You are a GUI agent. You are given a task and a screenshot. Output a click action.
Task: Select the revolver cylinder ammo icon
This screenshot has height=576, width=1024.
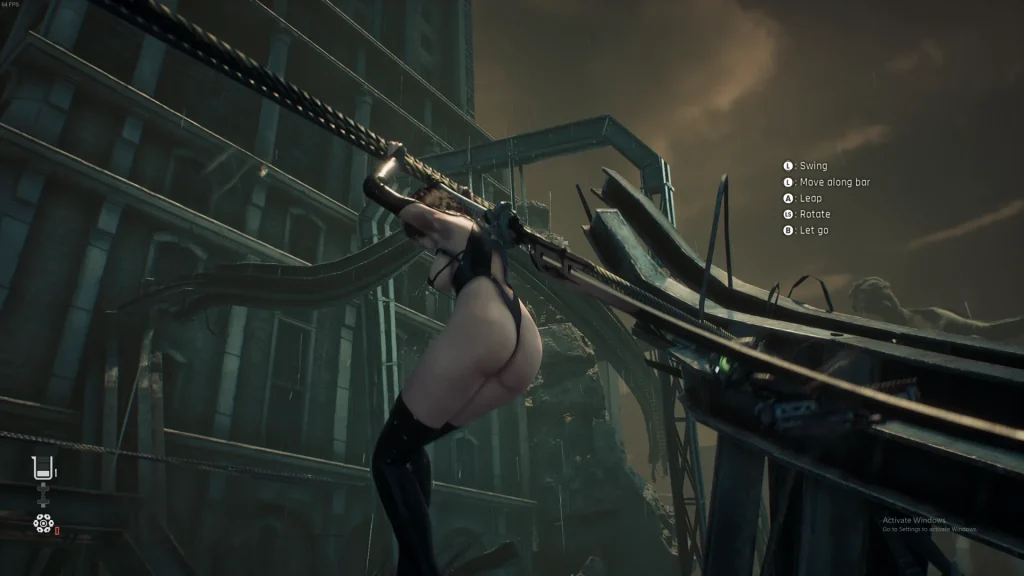(42, 522)
